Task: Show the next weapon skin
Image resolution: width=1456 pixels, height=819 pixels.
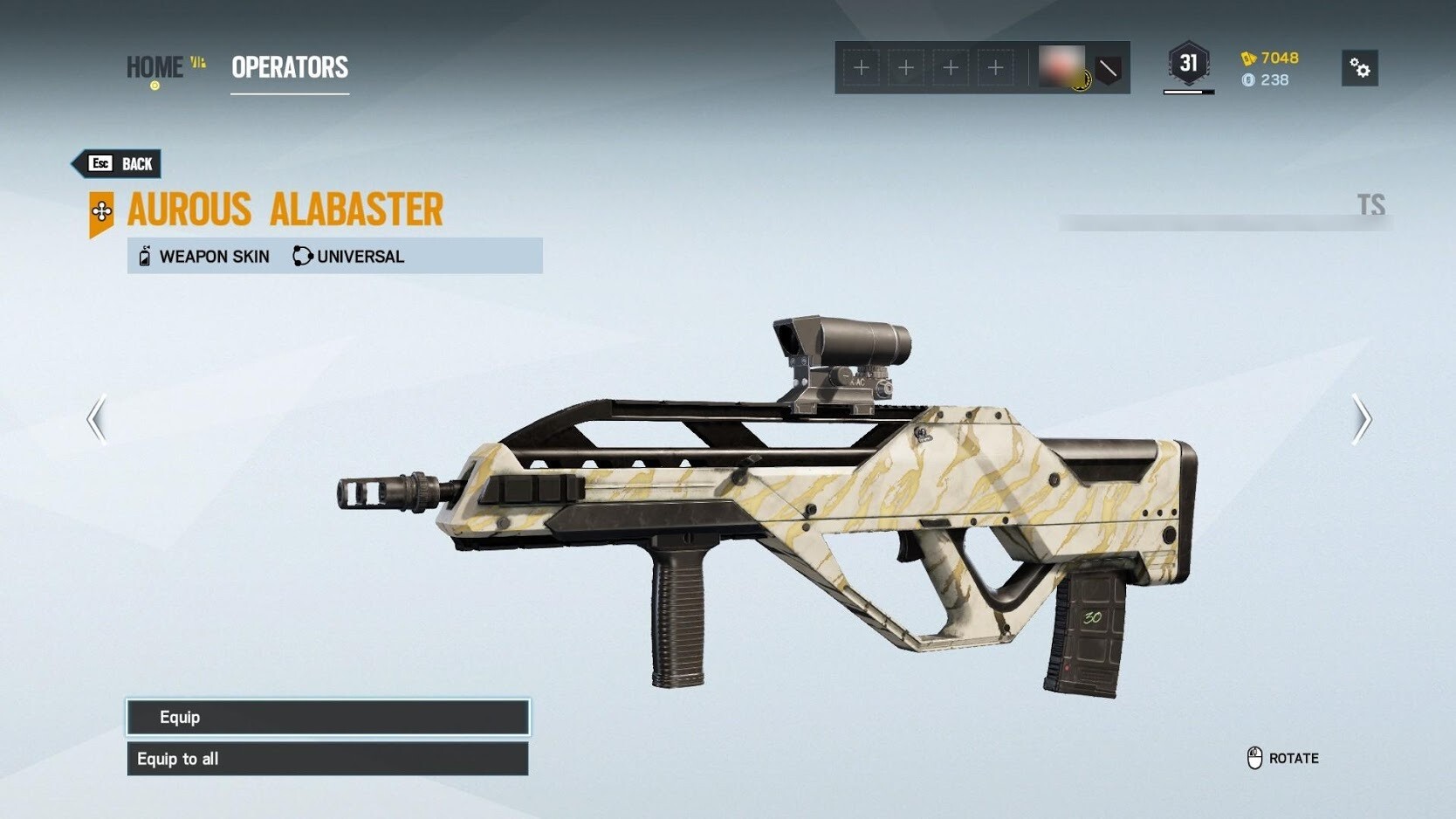Action: coord(1361,419)
